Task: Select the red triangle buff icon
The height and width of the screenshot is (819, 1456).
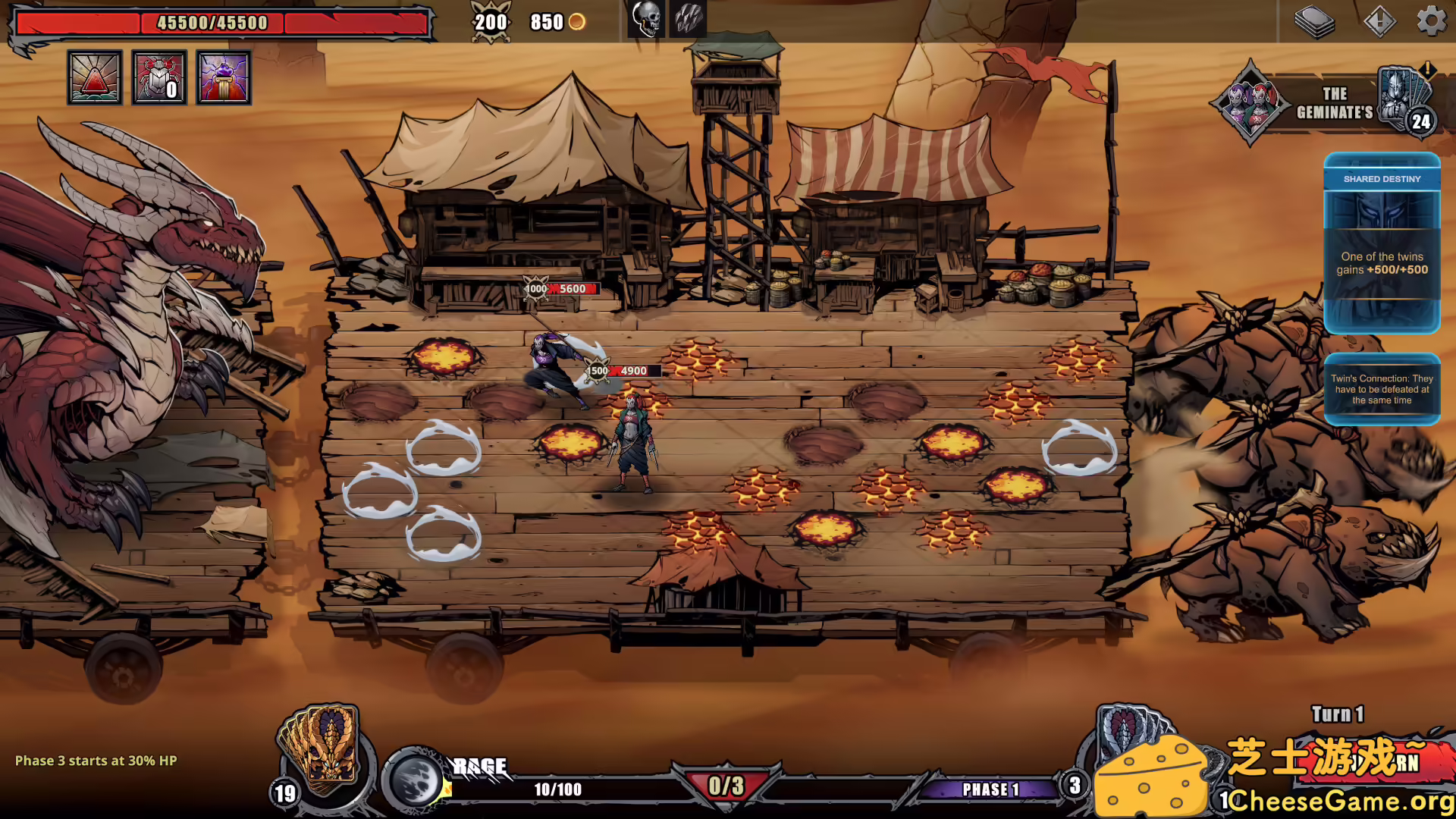Action: [x=94, y=78]
